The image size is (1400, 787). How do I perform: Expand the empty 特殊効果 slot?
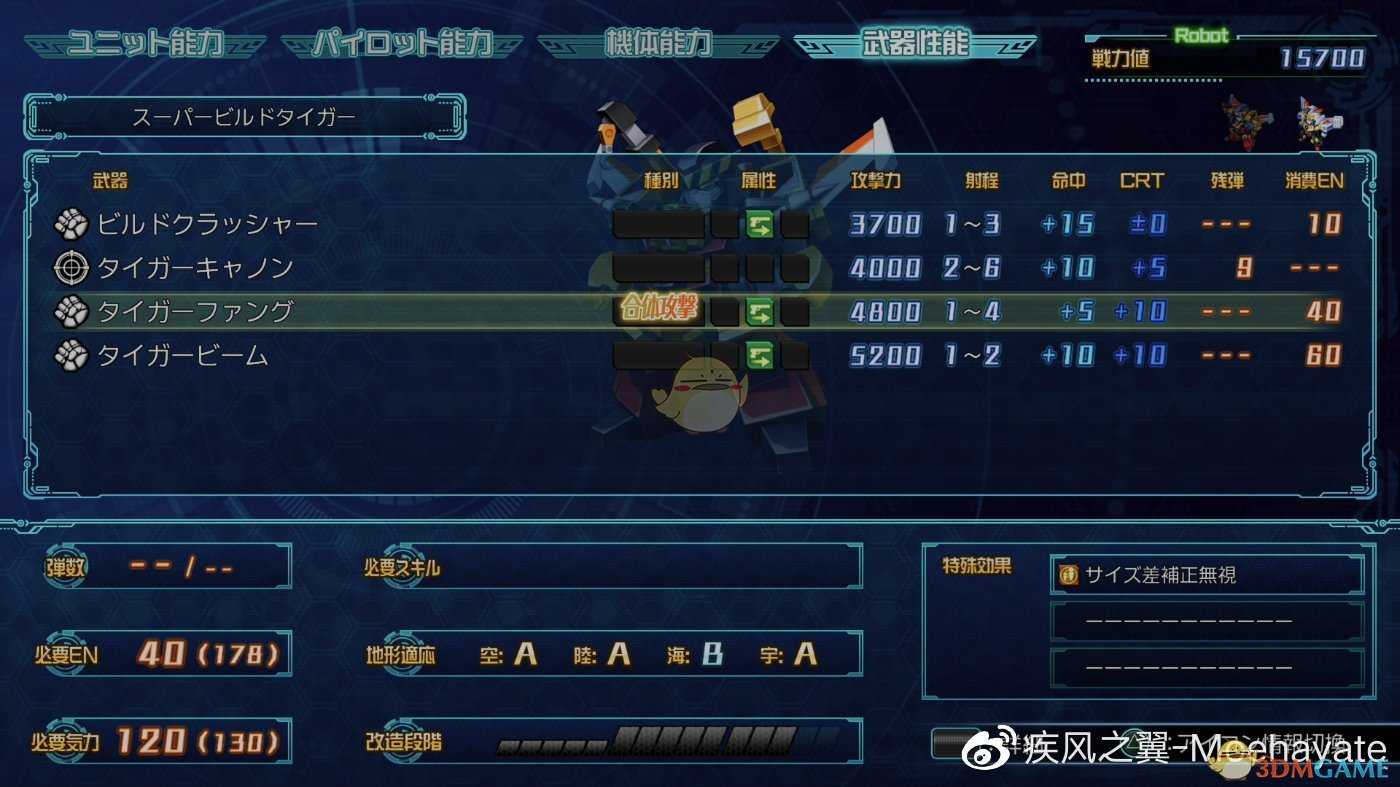1205,620
